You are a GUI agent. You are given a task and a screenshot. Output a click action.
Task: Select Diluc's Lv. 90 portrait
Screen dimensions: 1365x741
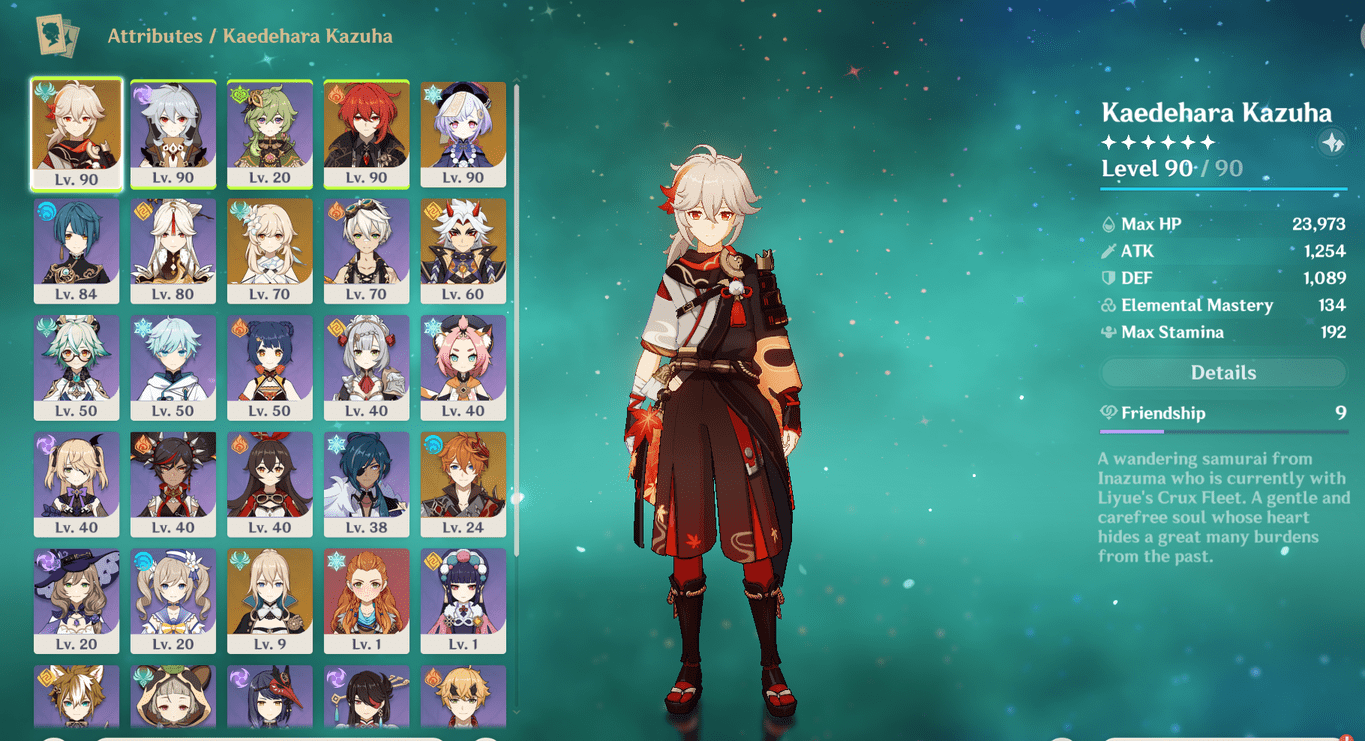point(367,133)
